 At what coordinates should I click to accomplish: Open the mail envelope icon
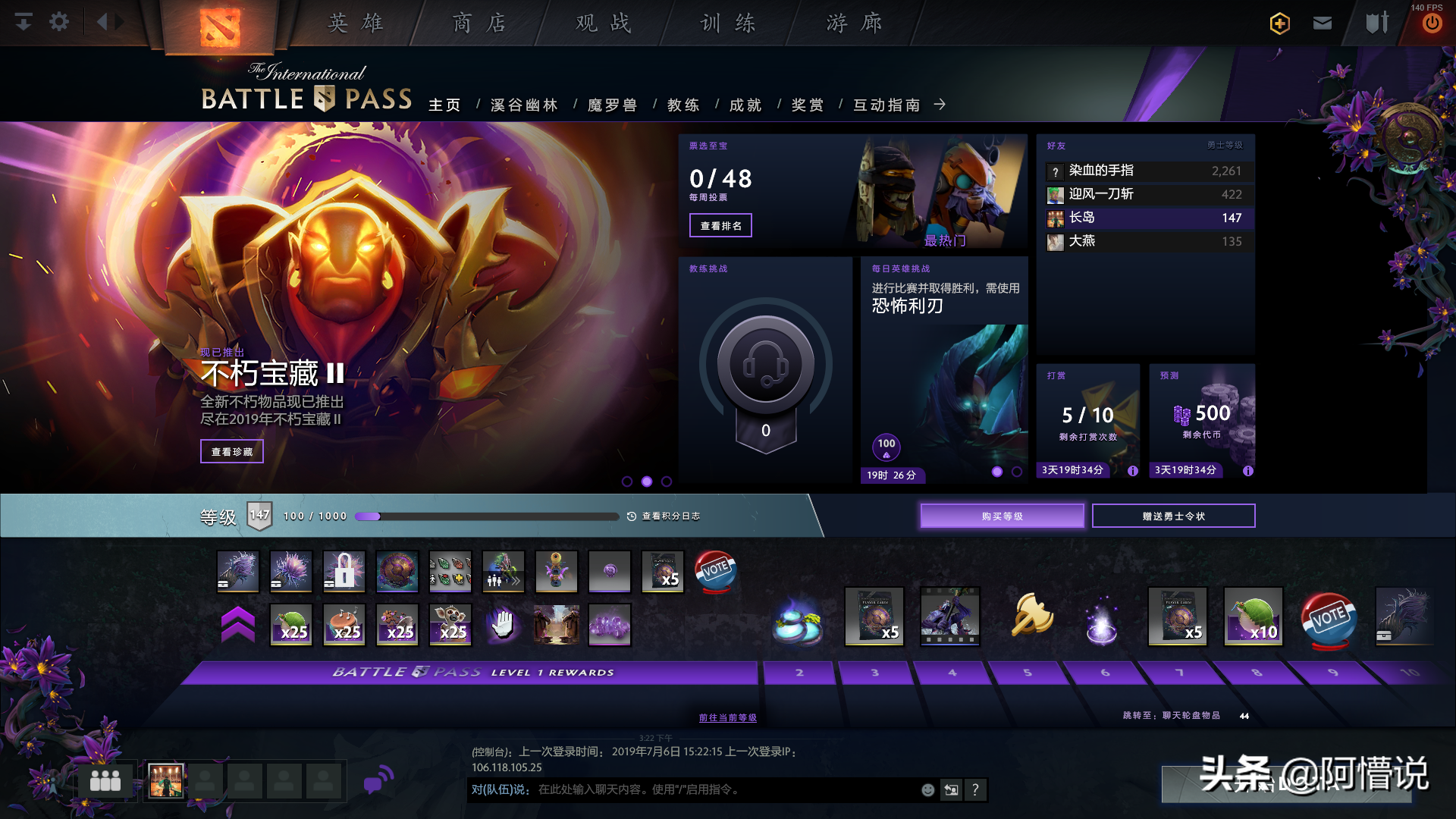point(1323,24)
